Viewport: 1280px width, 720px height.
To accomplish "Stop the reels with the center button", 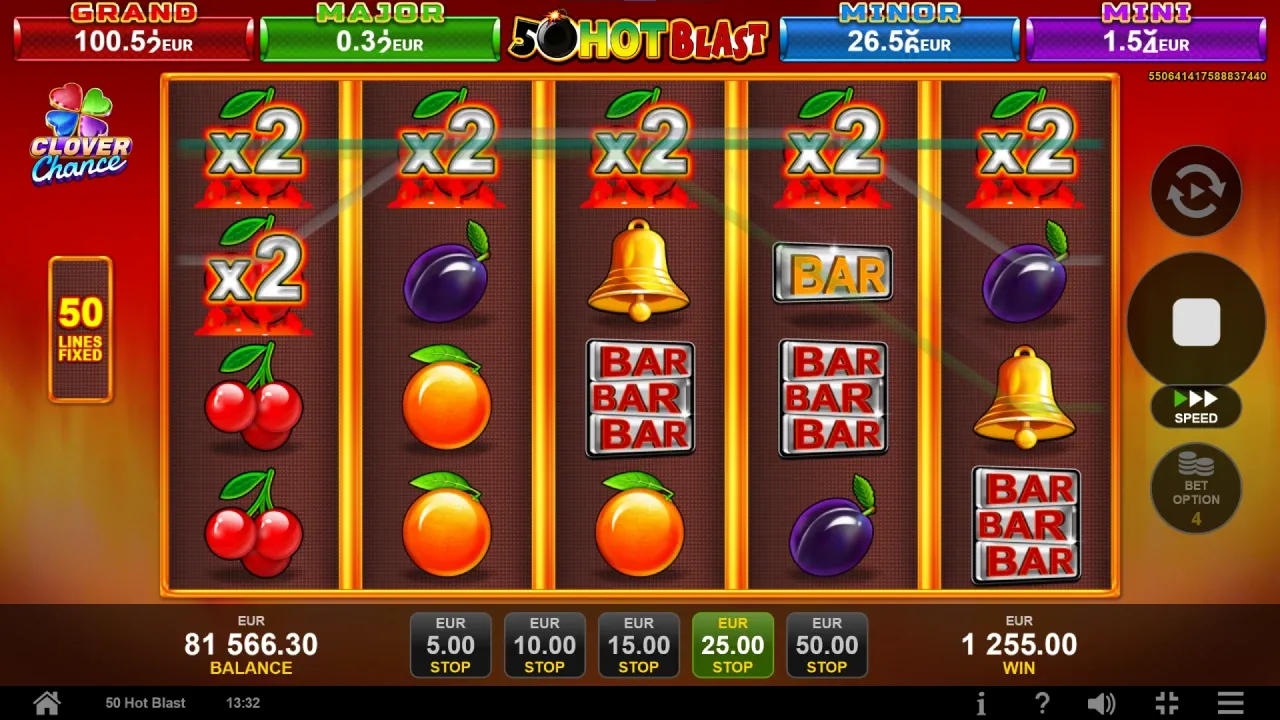I will point(1196,322).
